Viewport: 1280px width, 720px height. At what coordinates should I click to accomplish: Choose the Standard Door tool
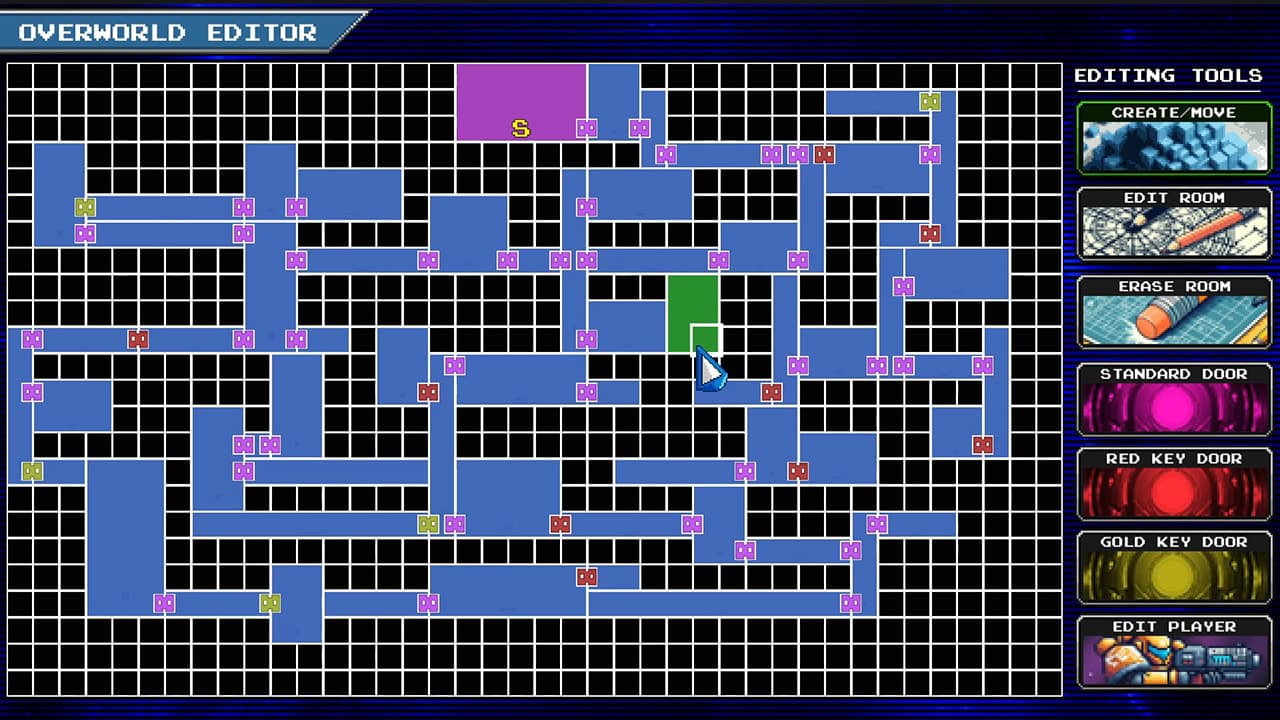(x=1173, y=399)
